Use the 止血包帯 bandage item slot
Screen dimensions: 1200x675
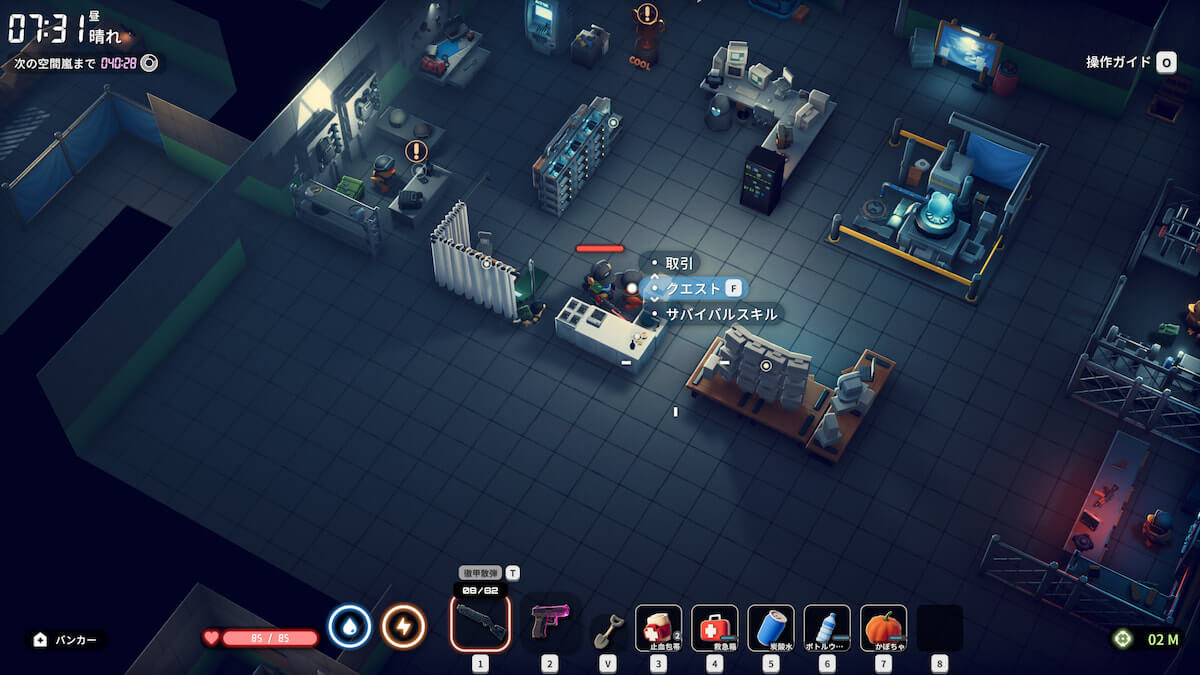coord(658,628)
